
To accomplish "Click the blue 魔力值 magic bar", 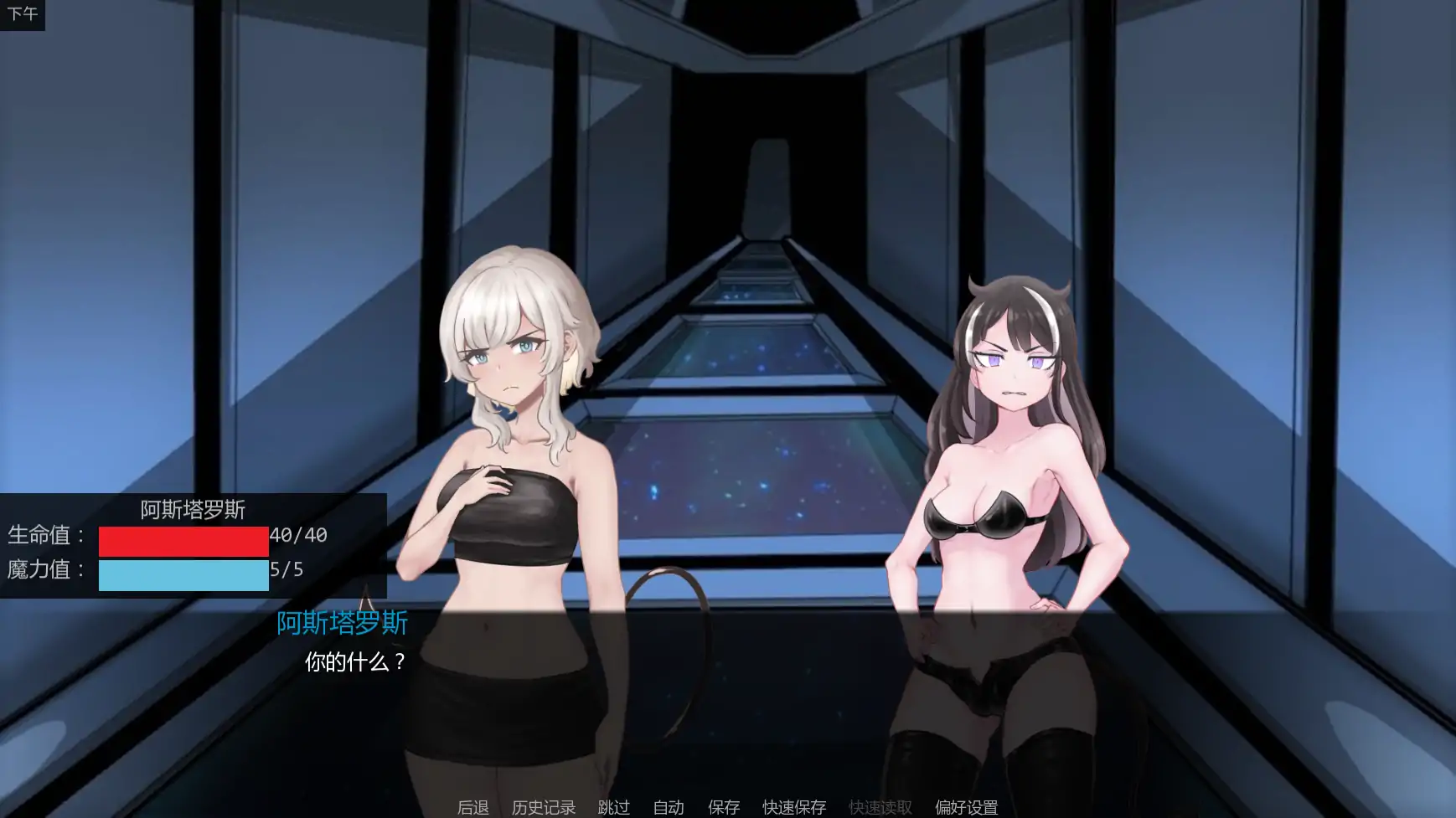I will (183, 575).
